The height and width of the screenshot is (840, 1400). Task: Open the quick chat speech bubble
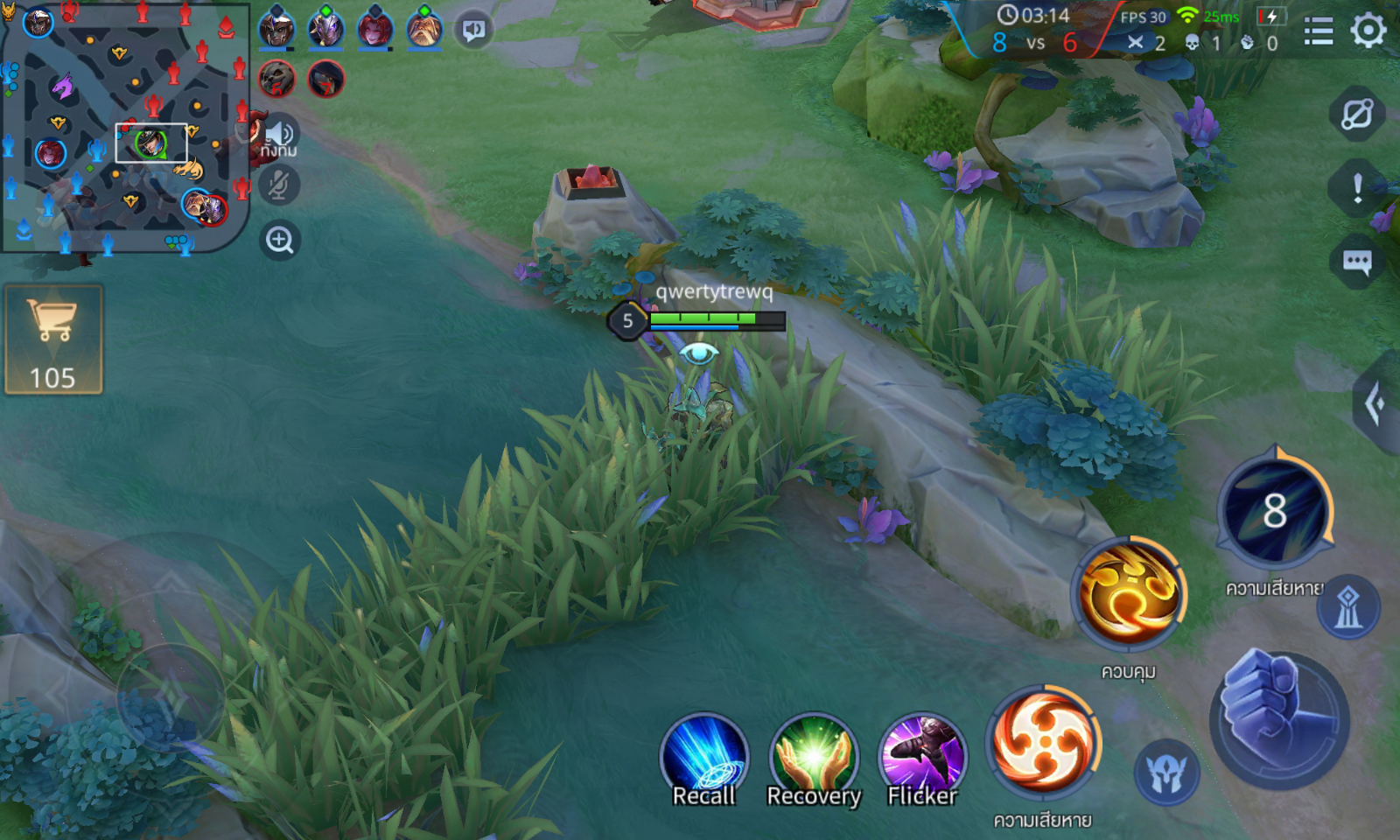[1357, 262]
